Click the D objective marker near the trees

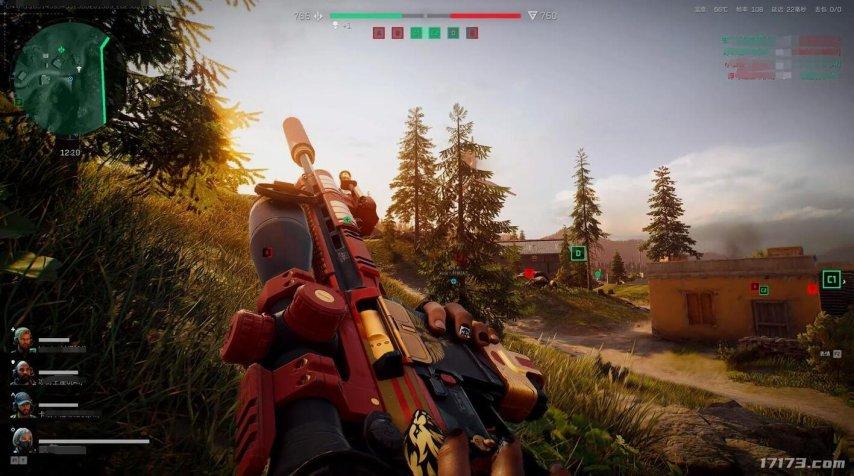tap(578, 253)
